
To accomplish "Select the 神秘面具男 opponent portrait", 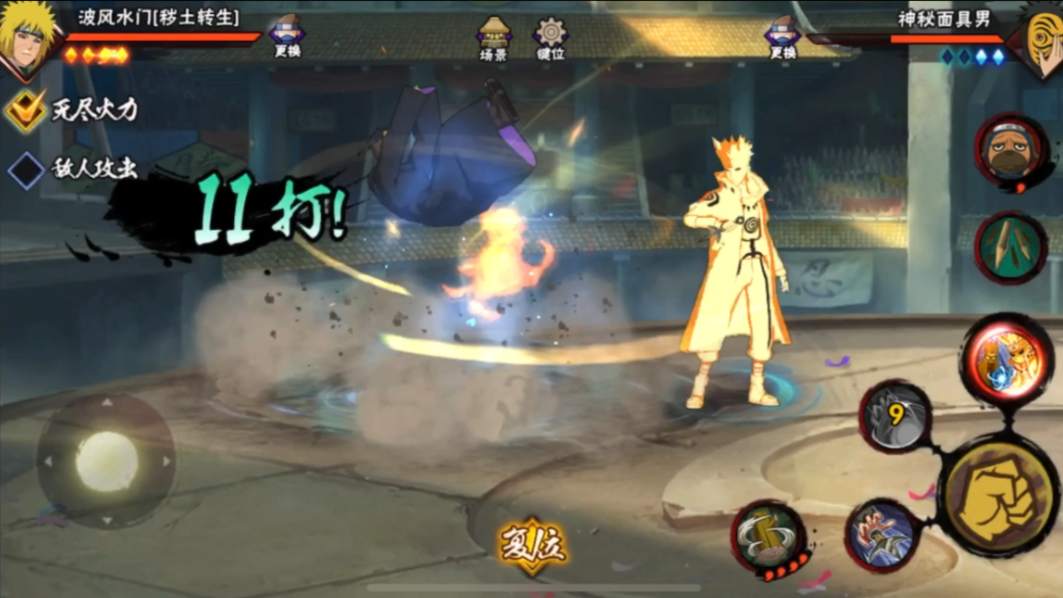I will 1040,40.
